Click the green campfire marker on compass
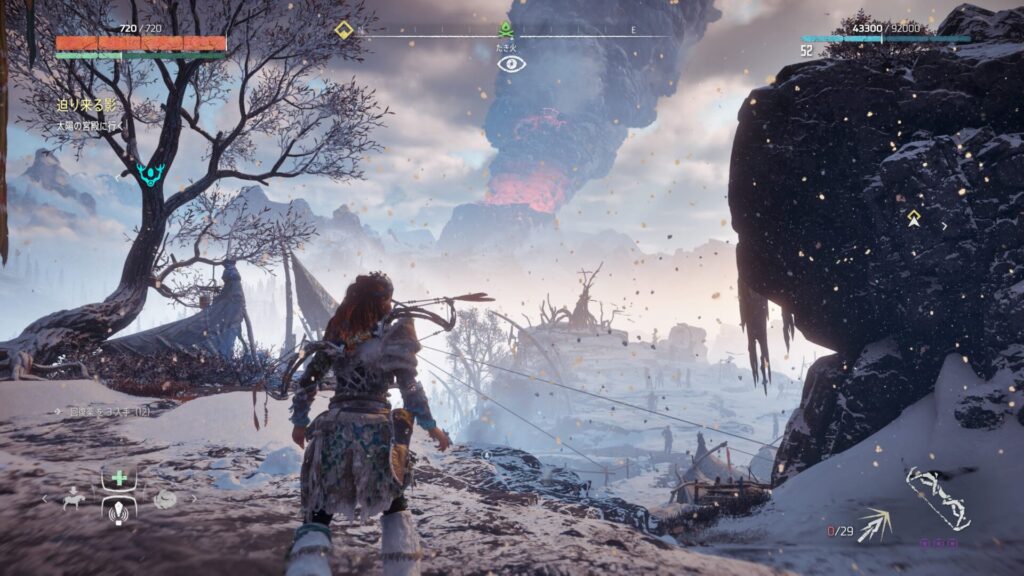This screenshot has height=576, width=1024. [506, 30]
